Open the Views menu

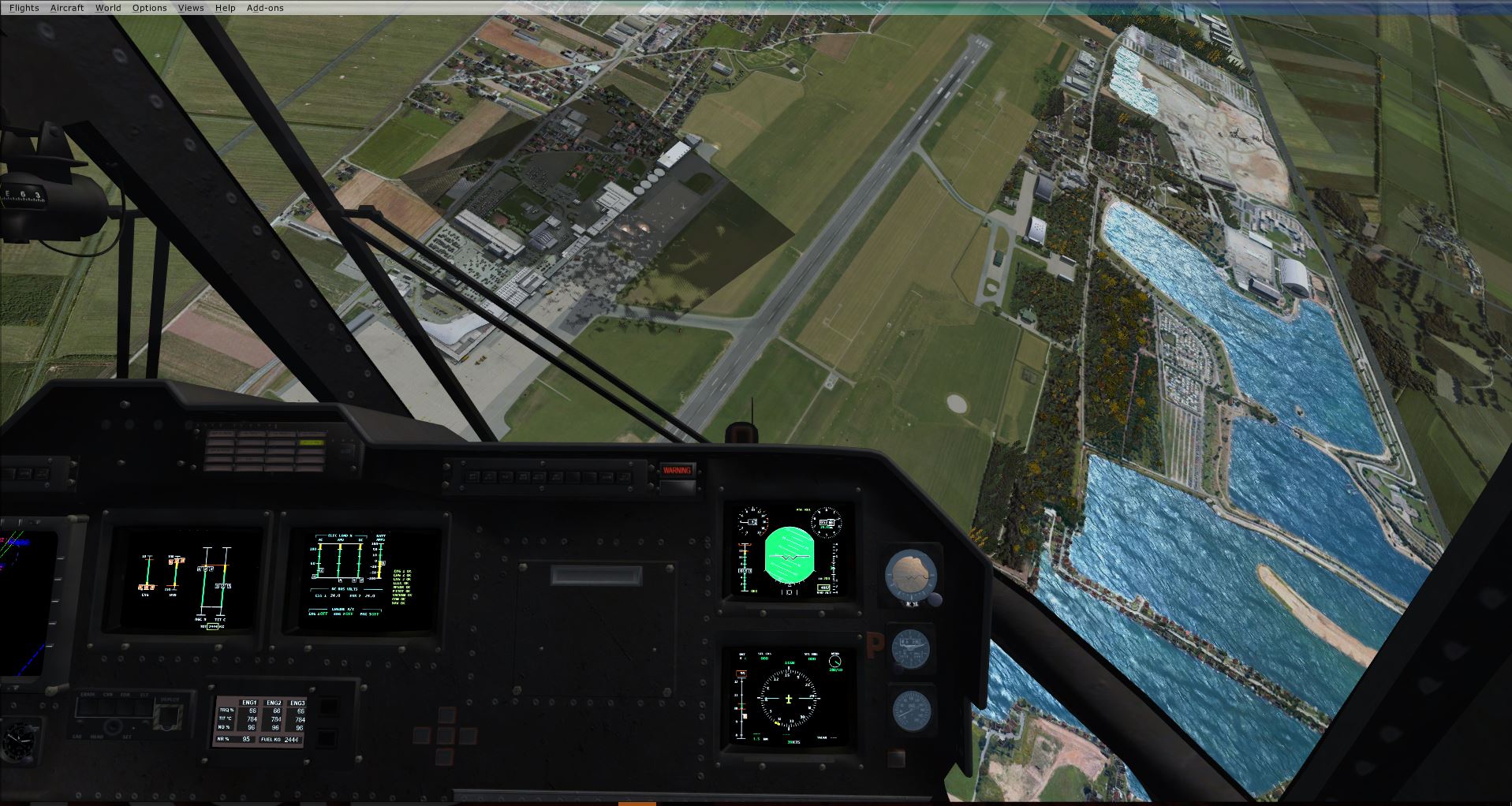click(191, 8)
